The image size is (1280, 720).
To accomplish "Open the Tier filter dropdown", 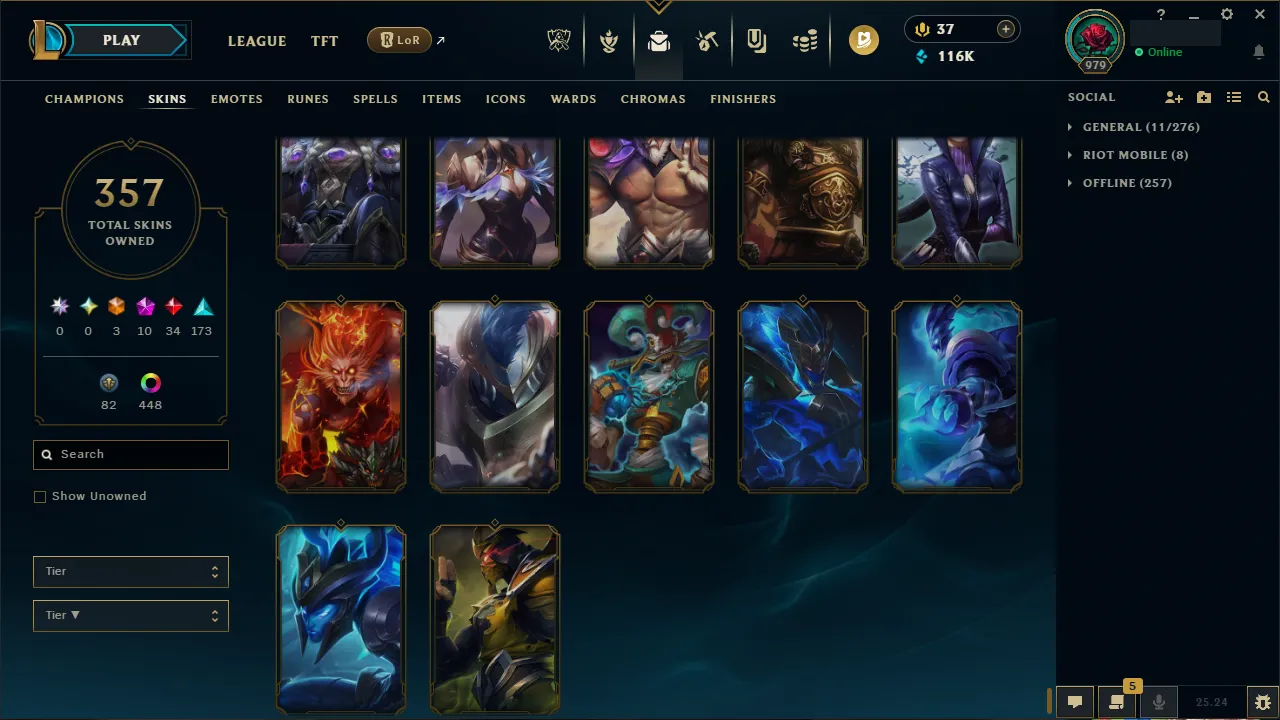I will [130, 571].
